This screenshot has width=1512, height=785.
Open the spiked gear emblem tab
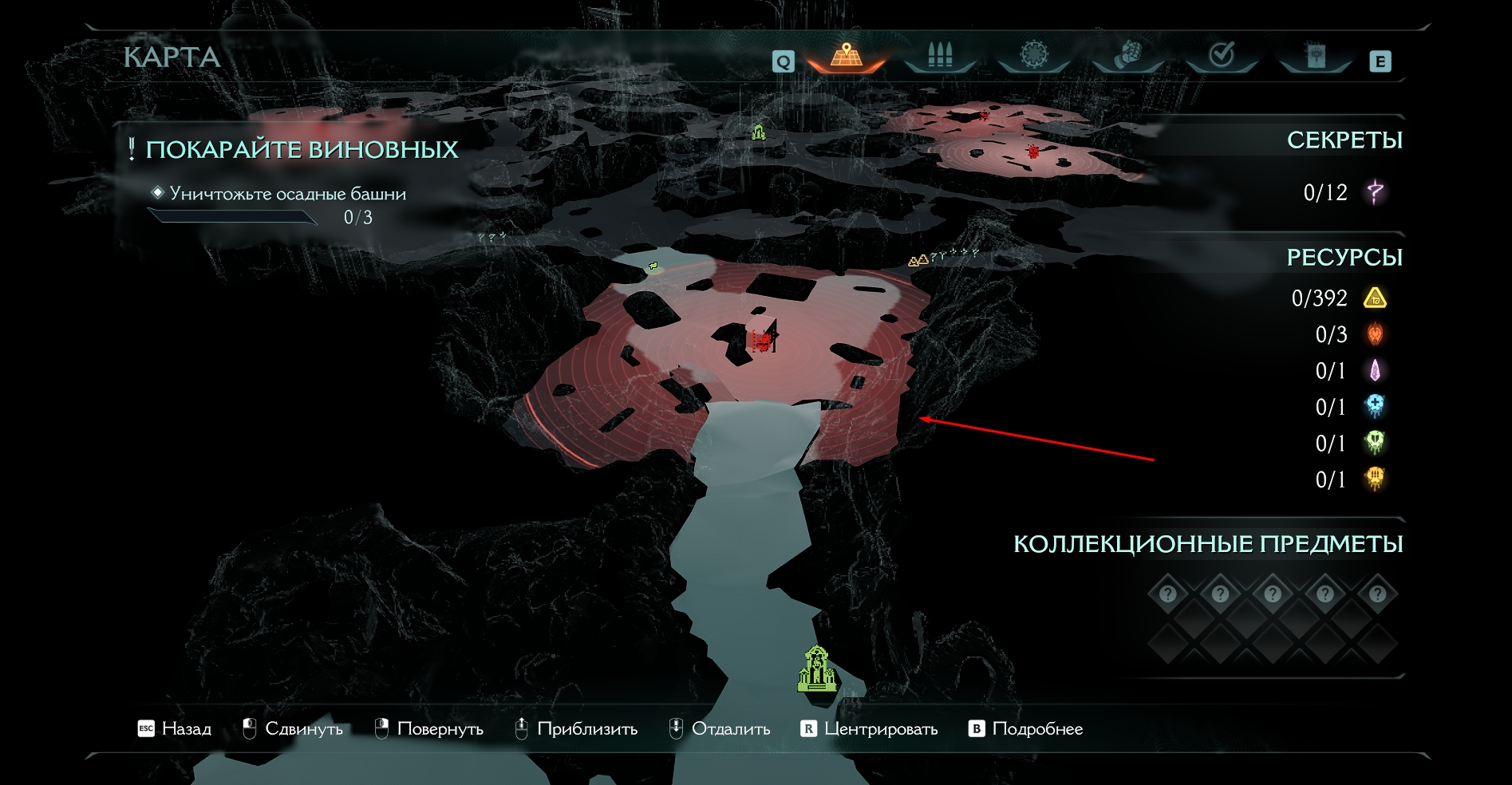pyautogui.click(x=1034, y=55)
